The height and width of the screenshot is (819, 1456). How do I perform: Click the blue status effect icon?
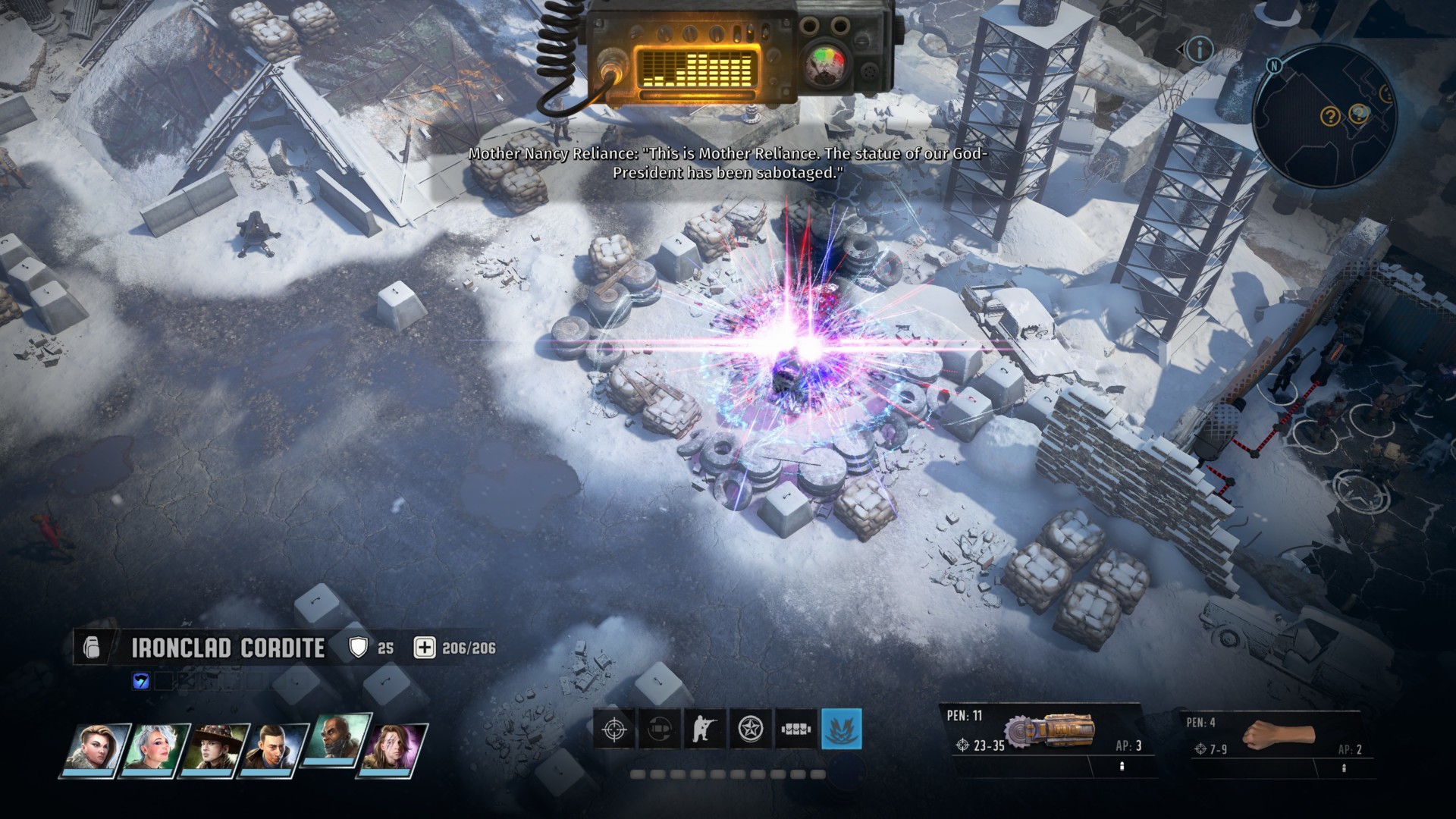click(141, 681)
